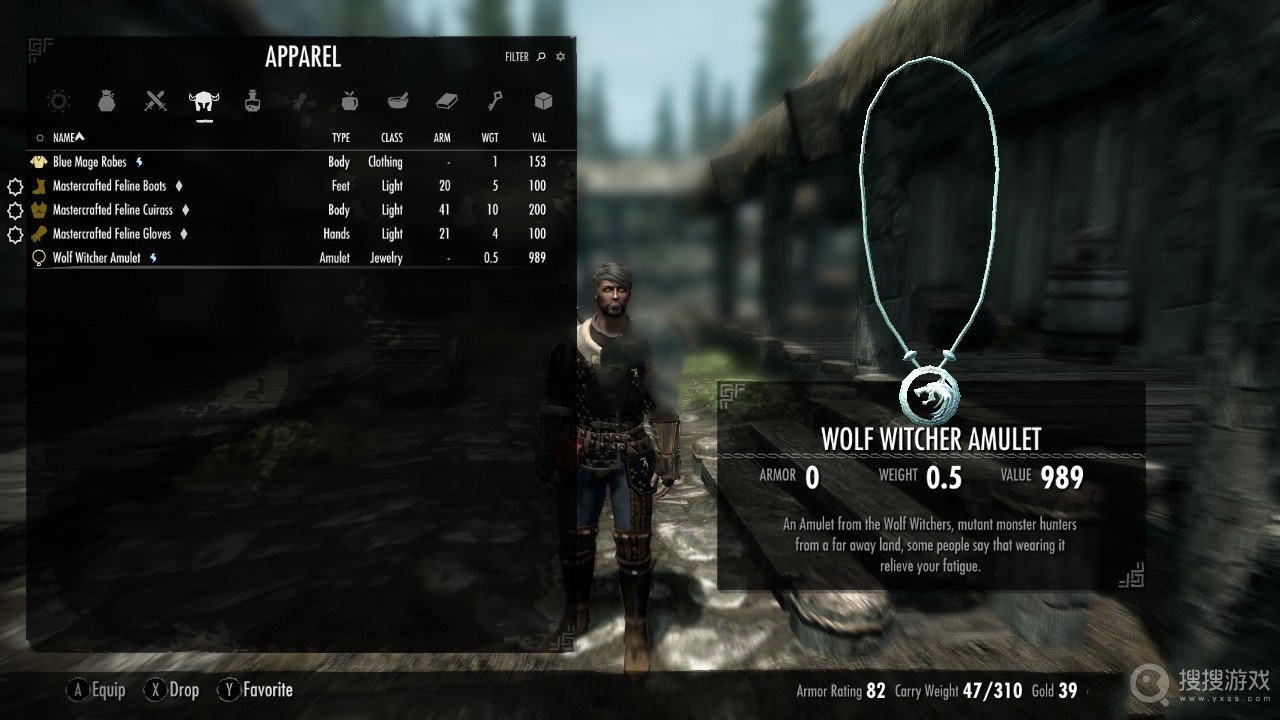Sort the list by ARM column

click(442, 138)
